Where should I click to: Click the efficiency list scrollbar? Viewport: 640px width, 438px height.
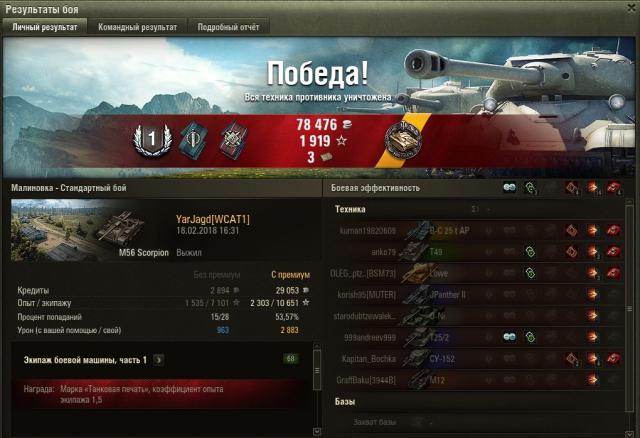(x=629, y=300)
